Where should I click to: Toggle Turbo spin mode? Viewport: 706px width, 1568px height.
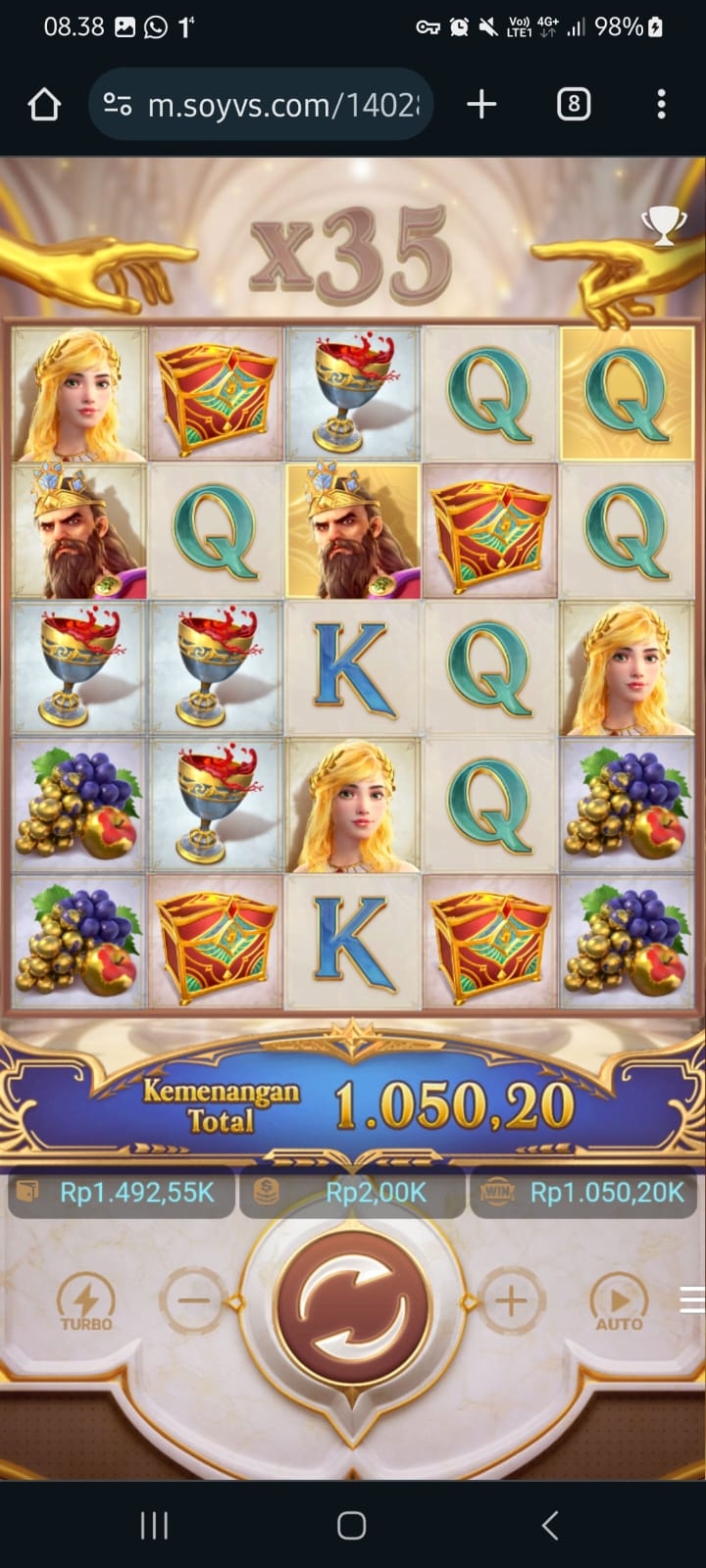(x=86, y=1303)
